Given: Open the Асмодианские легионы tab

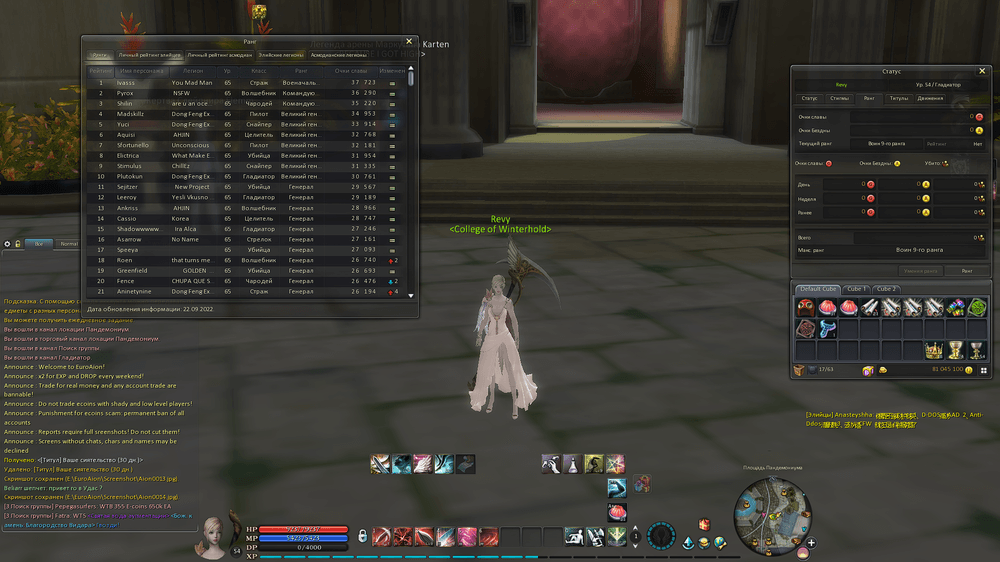Looking at the screenshot, I should [x=338, y=55].
